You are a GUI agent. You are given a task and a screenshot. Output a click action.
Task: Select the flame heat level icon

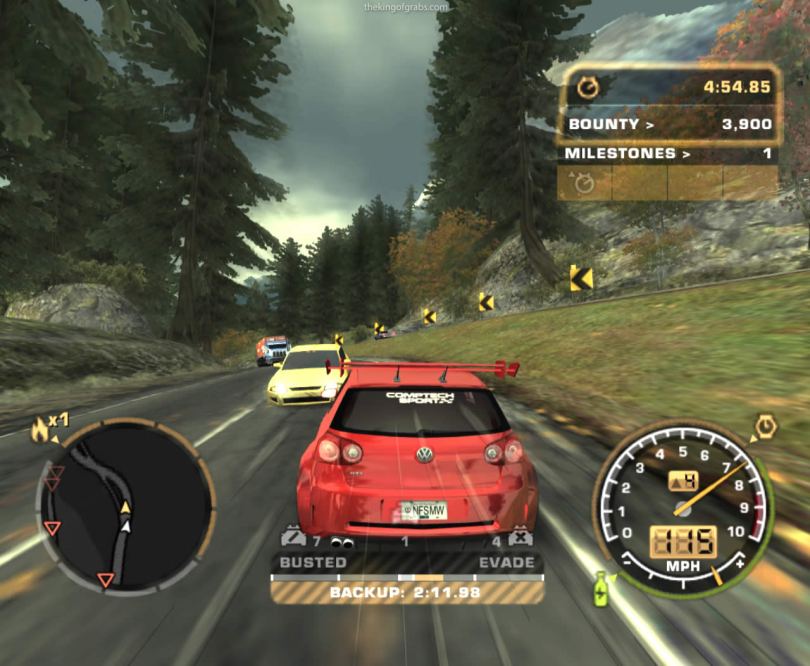click(x=41, y=429)
